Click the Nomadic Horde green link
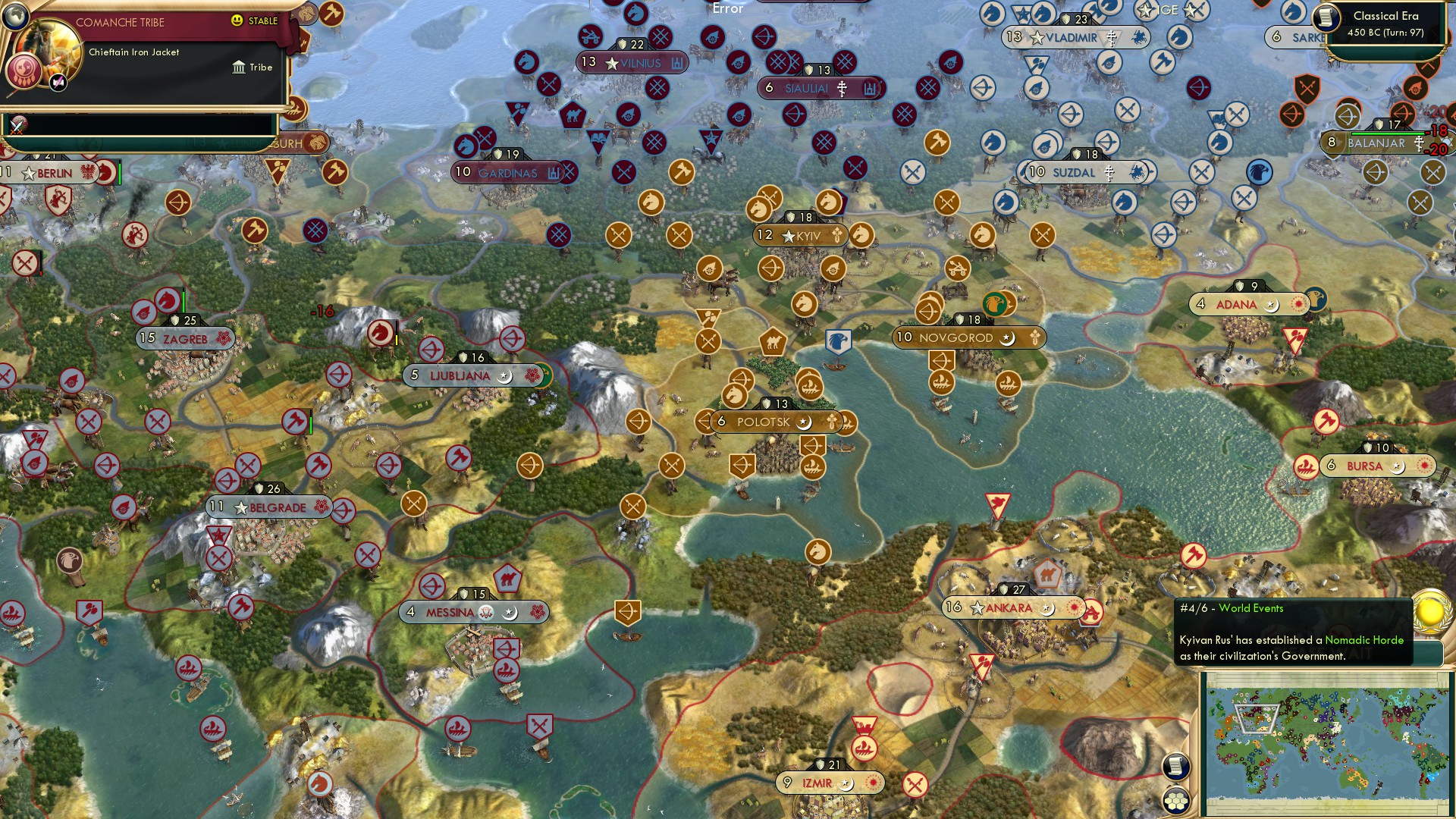 point(1363,640)
